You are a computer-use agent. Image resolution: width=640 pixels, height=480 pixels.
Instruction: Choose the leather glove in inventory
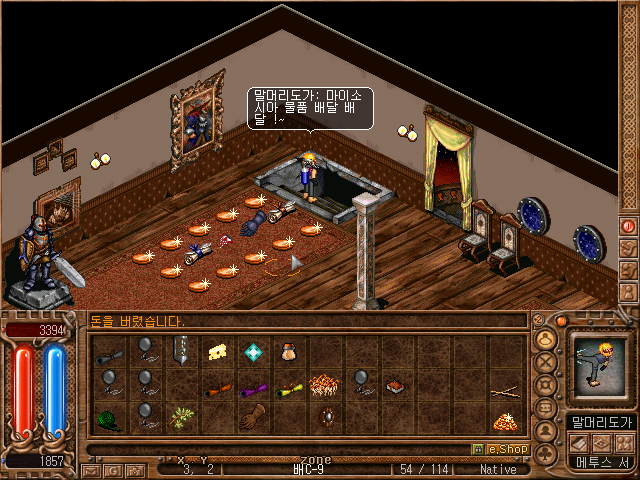[253, 415]
